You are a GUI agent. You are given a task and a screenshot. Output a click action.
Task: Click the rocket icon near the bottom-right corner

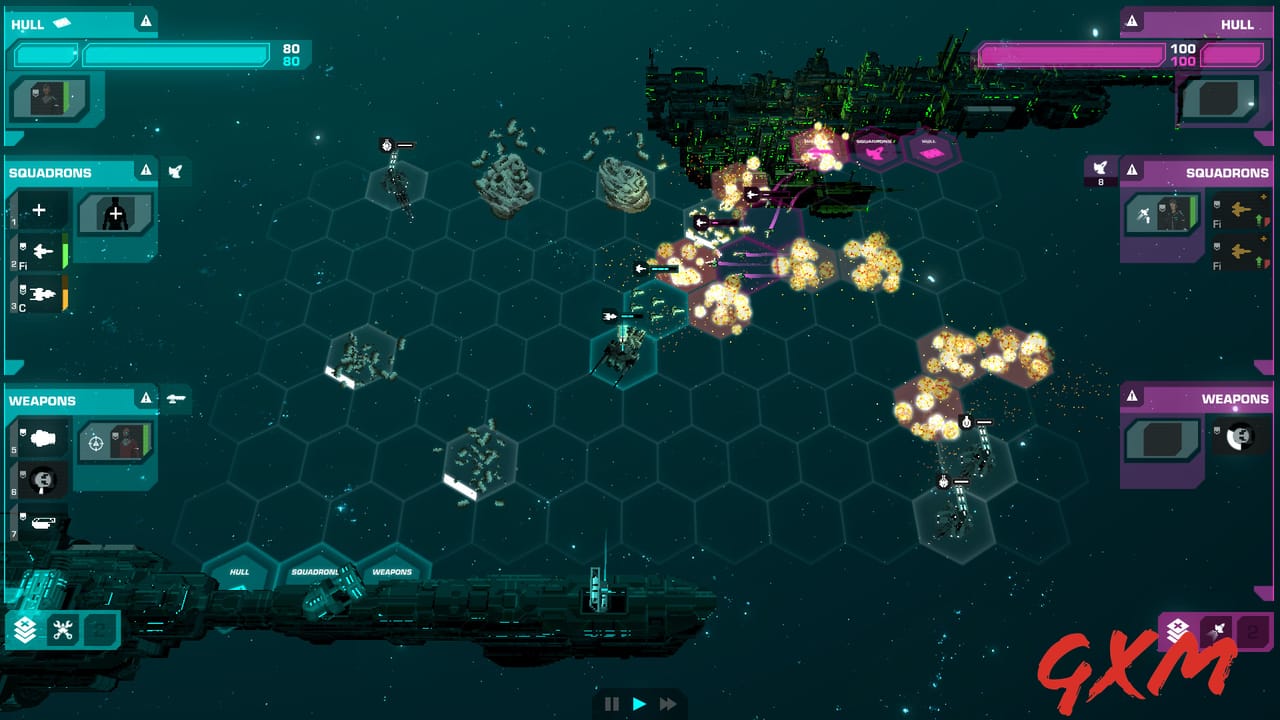point(1217,628)
